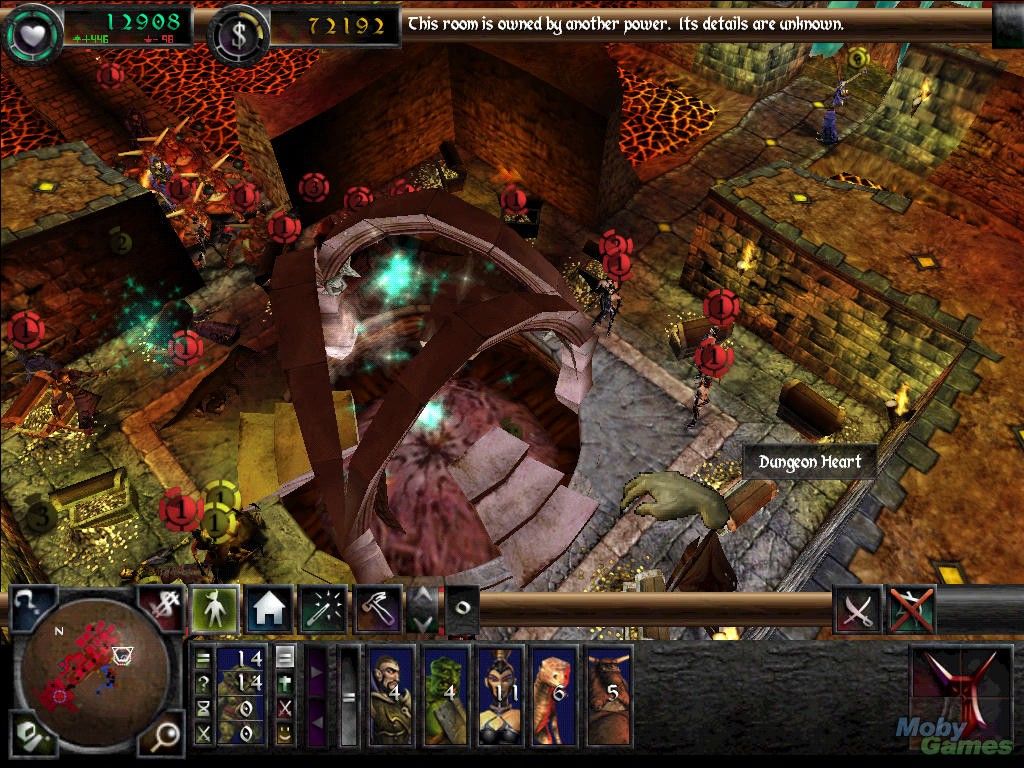Click the crossed swords battle icon
Image resolution: width=1024 pixels, height=768 pixels.
(x=857, y=609)
